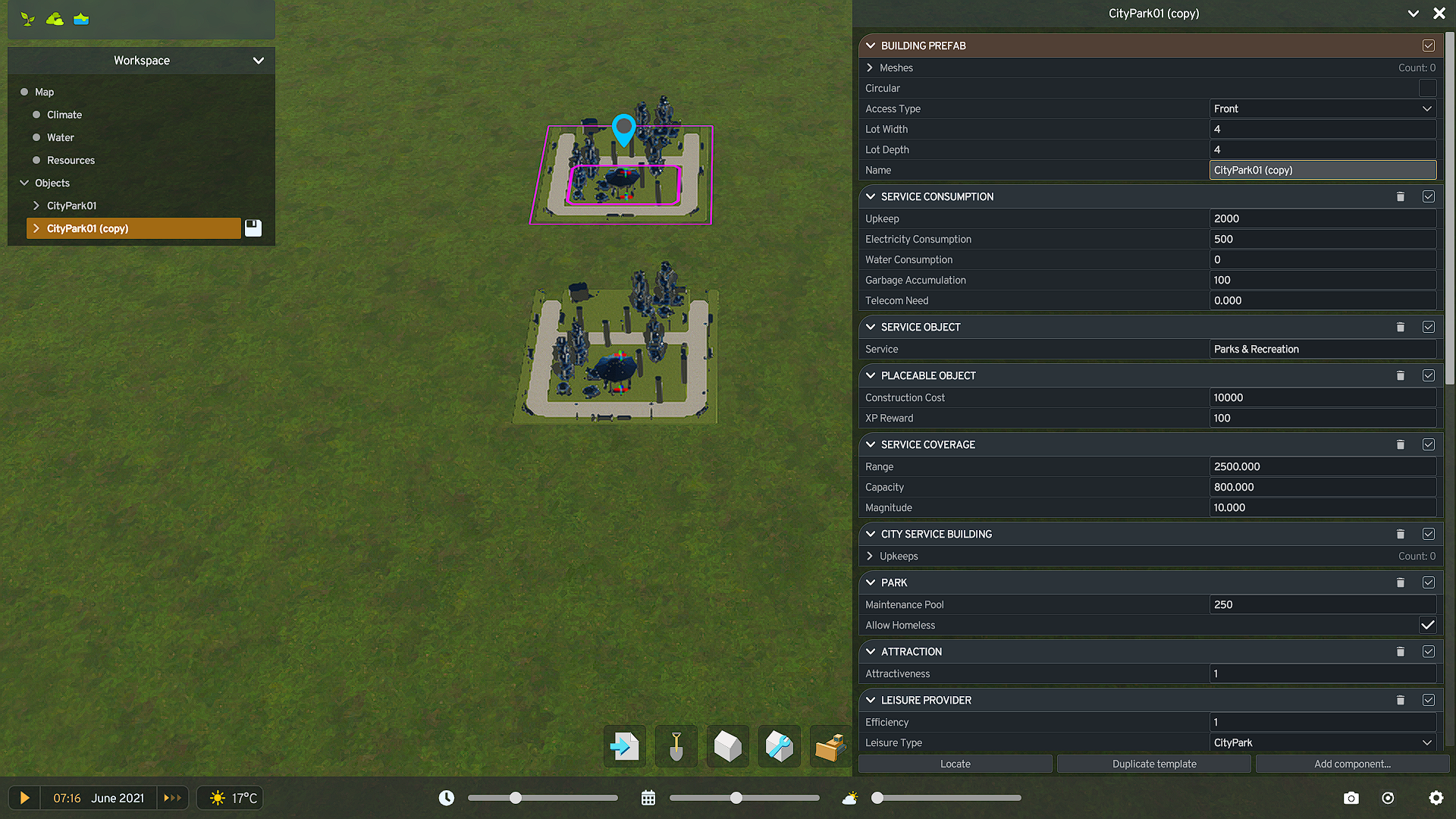
Task: Open the white house building tool
Action: pyautogui.click(x=727, y=746)
